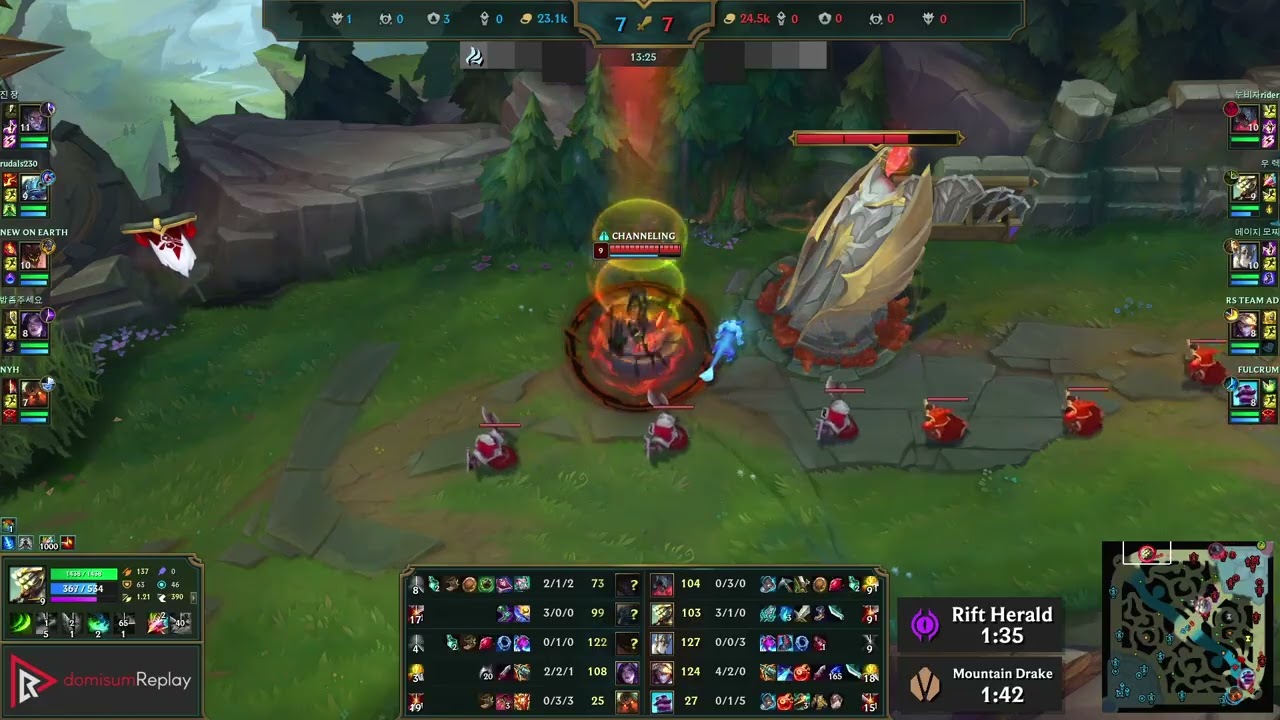Expand extended stats with the small side arrow
The width and height of the screenshot is (1280, 720).
point(194,599)
